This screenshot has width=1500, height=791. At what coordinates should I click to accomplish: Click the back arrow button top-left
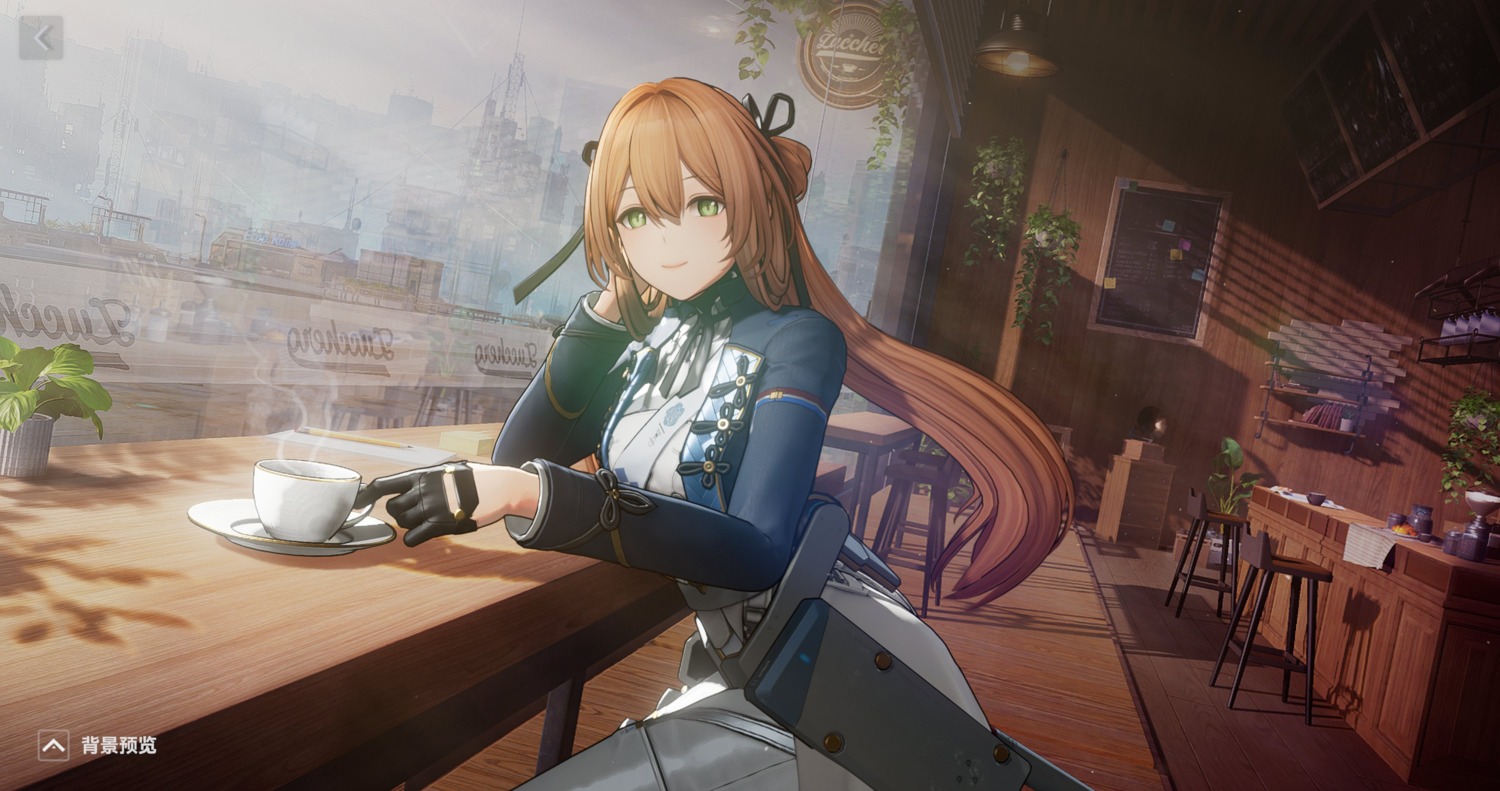(41, 38)
